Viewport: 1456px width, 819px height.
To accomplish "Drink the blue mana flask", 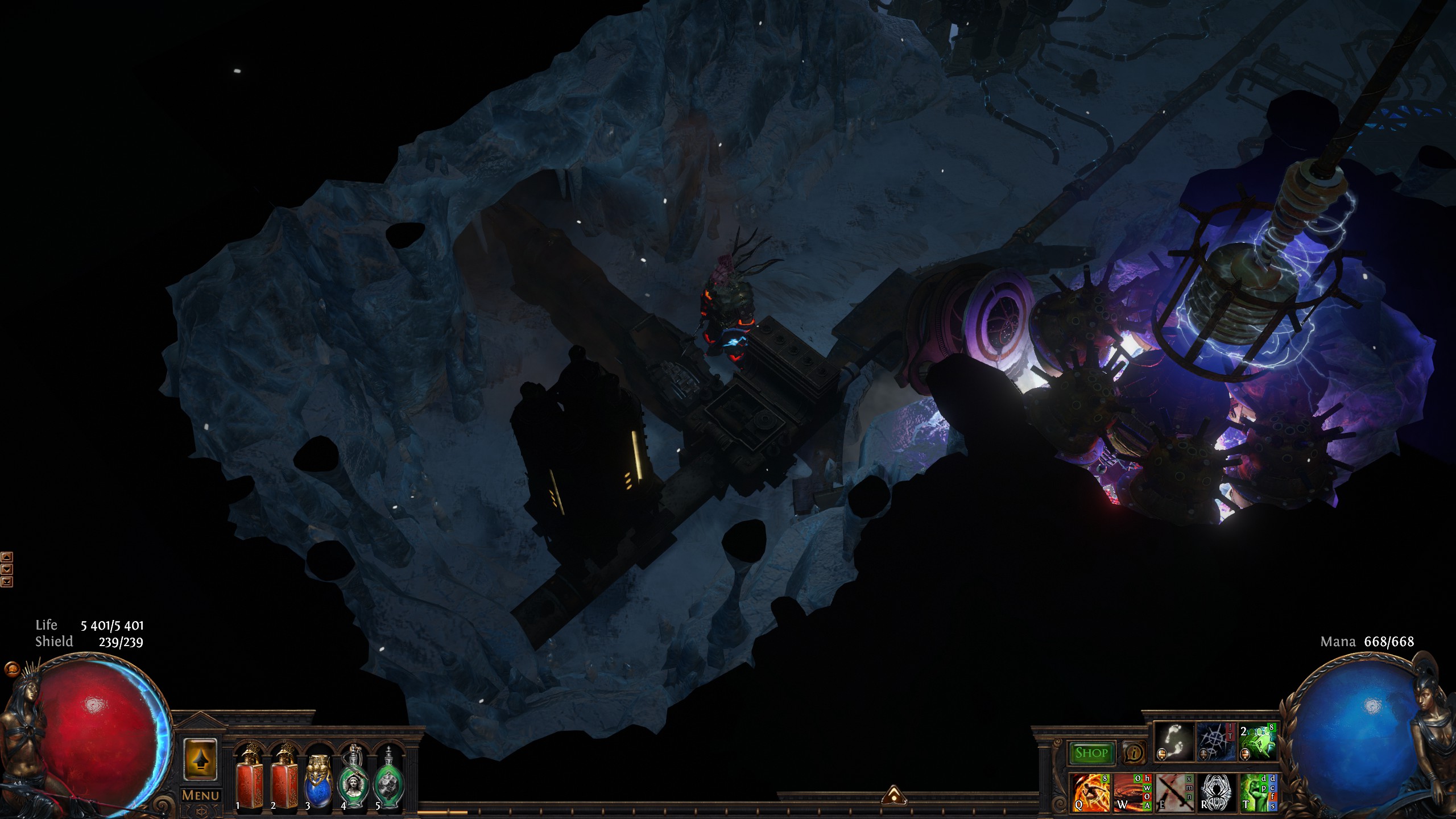I will 318,779.
